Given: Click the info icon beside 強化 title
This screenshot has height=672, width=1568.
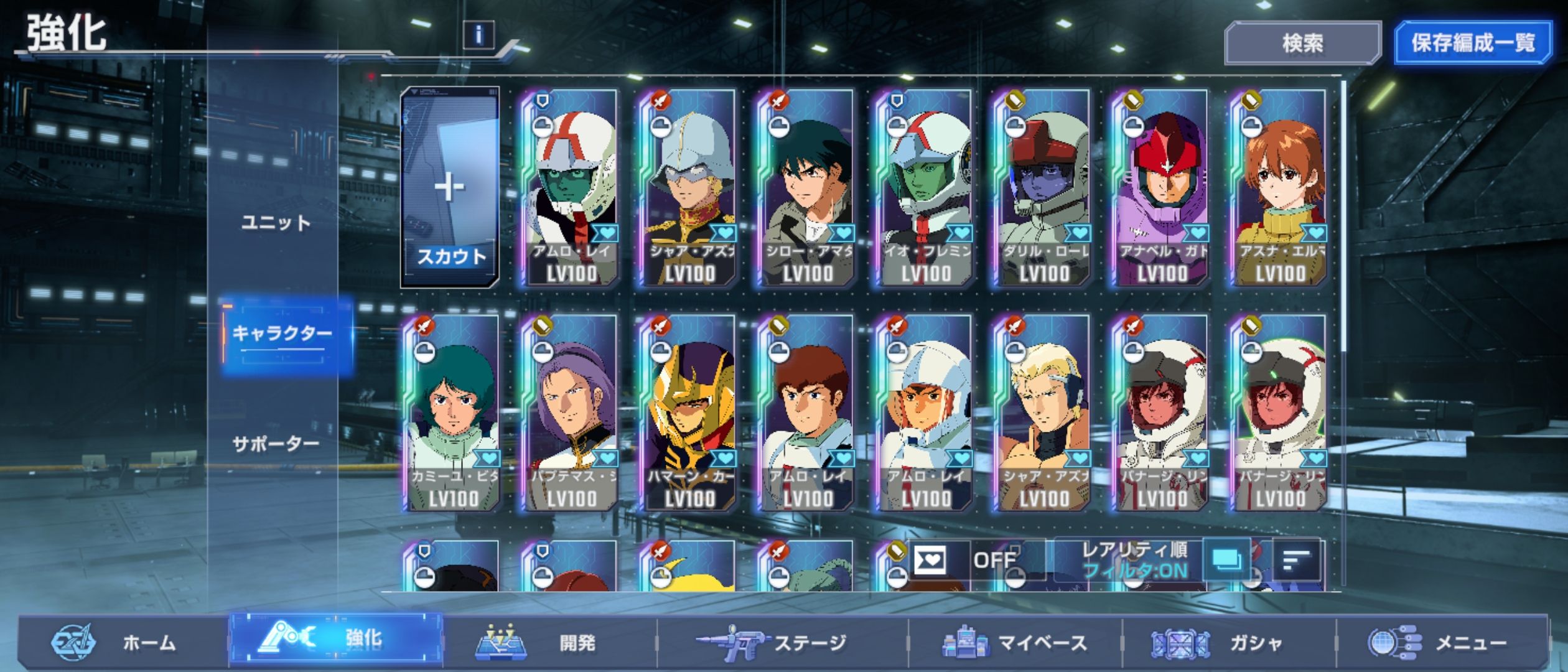Looking at the screenshot, I should point(478,35).
